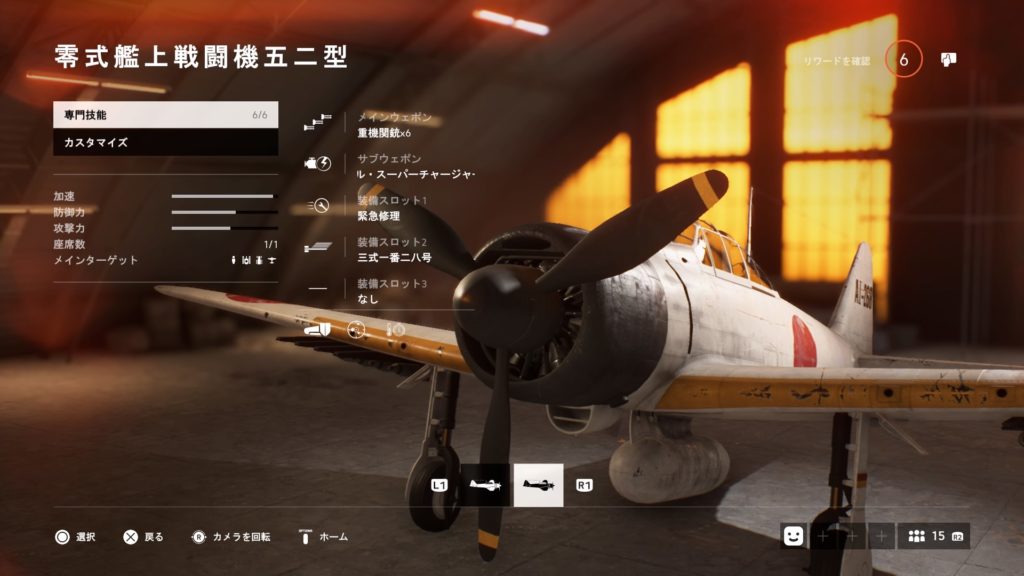Switch to the dark plane thumbnail

pyautogui.click(x=485, y=485)
